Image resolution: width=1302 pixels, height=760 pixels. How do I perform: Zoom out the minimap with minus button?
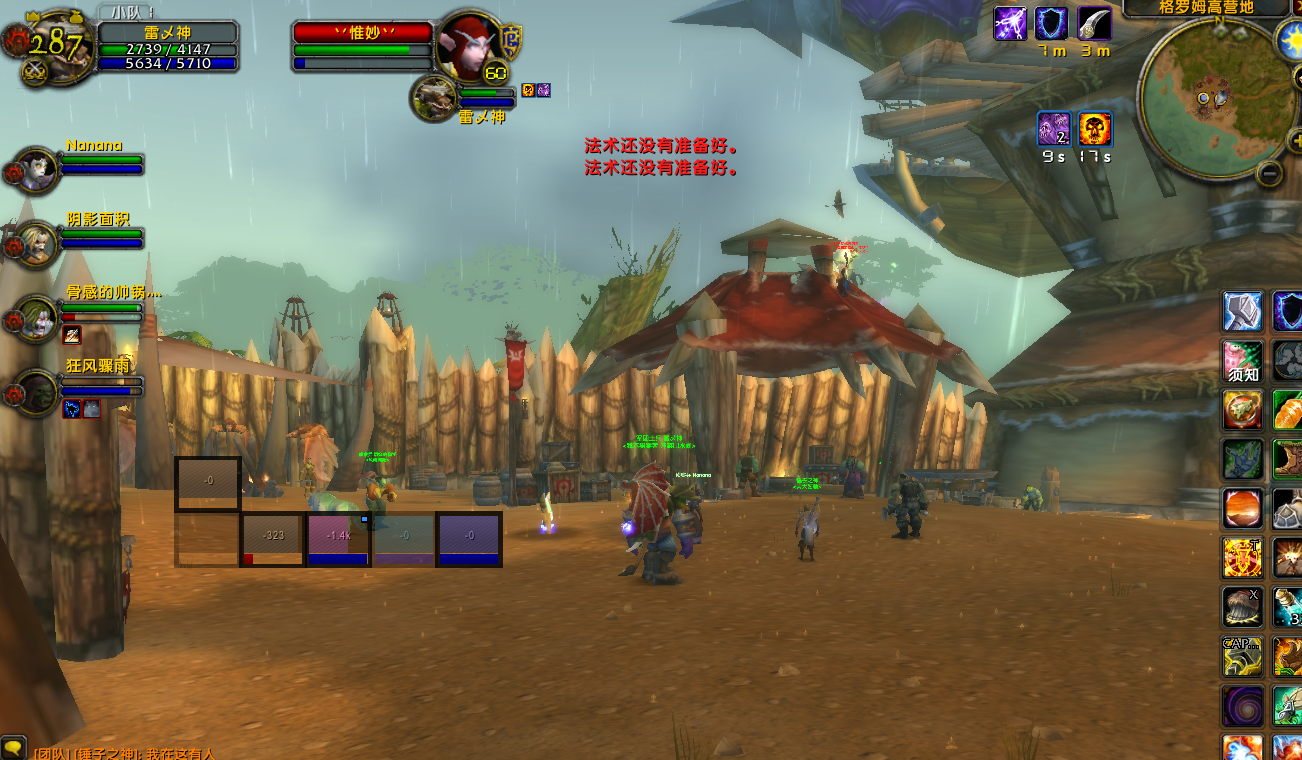click(x=1270, y=173)
